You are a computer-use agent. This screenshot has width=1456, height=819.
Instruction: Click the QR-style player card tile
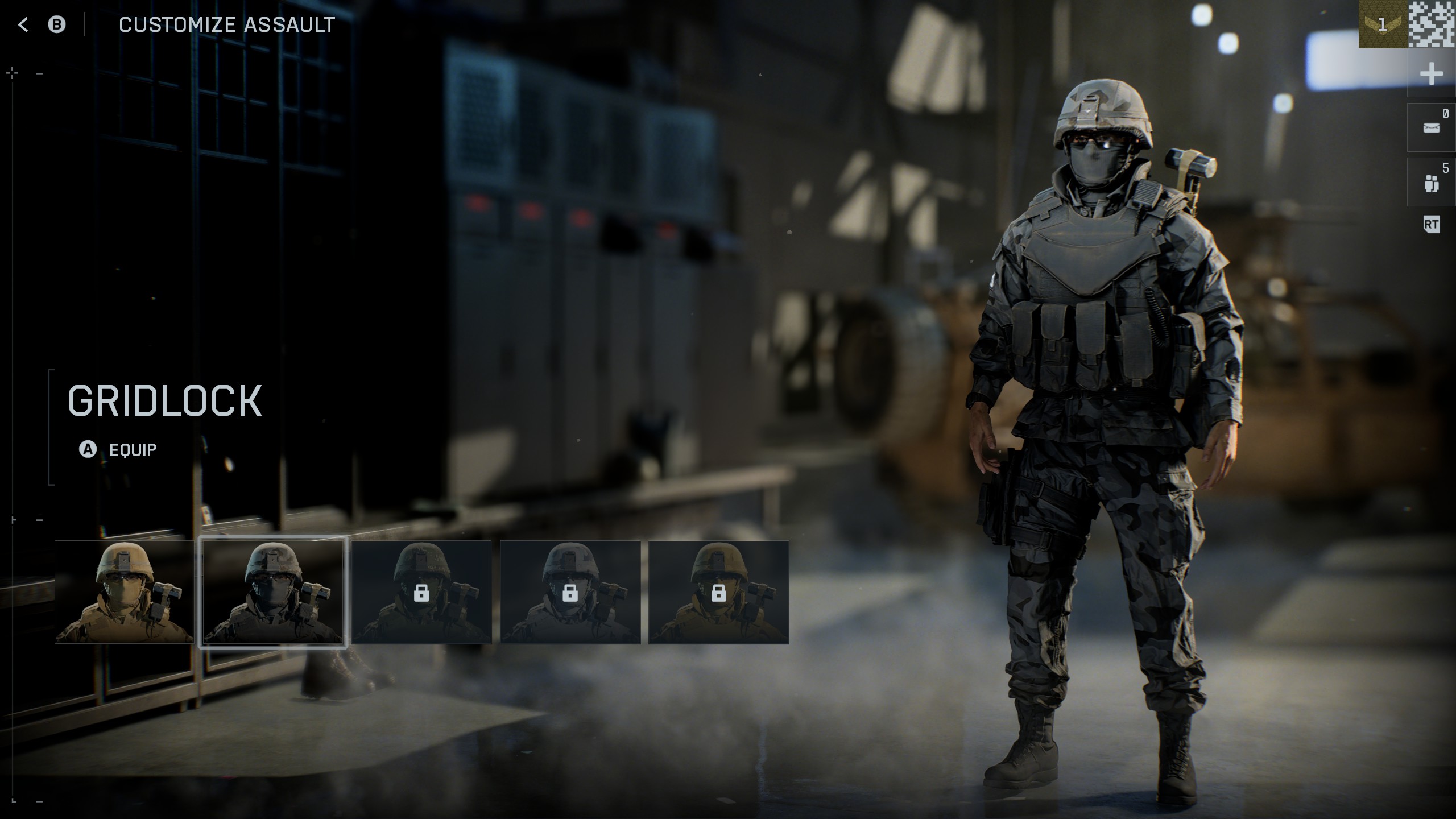click(1434, 25)
